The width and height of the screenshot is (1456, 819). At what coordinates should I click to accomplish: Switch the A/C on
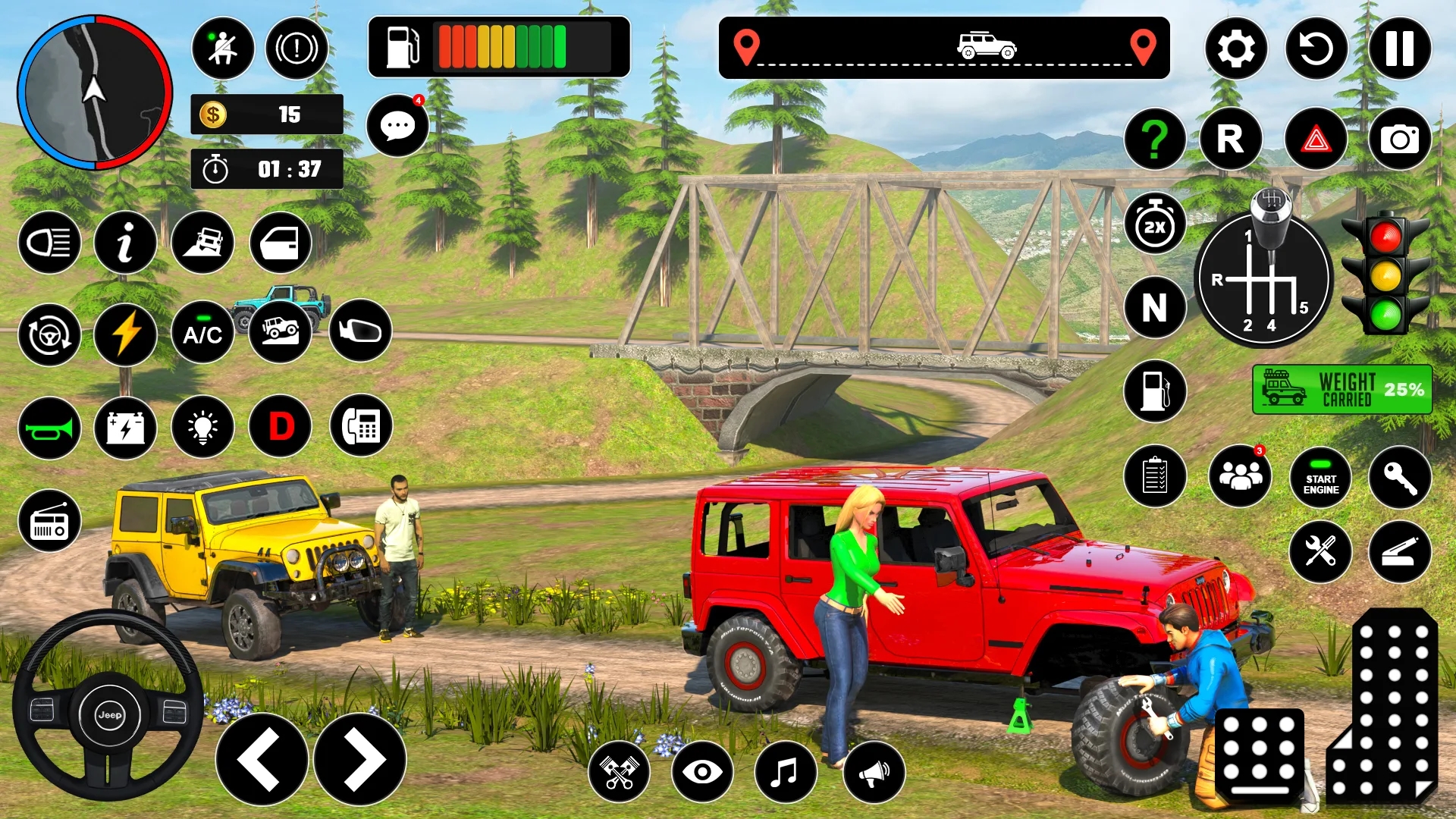tap(202, 334)
